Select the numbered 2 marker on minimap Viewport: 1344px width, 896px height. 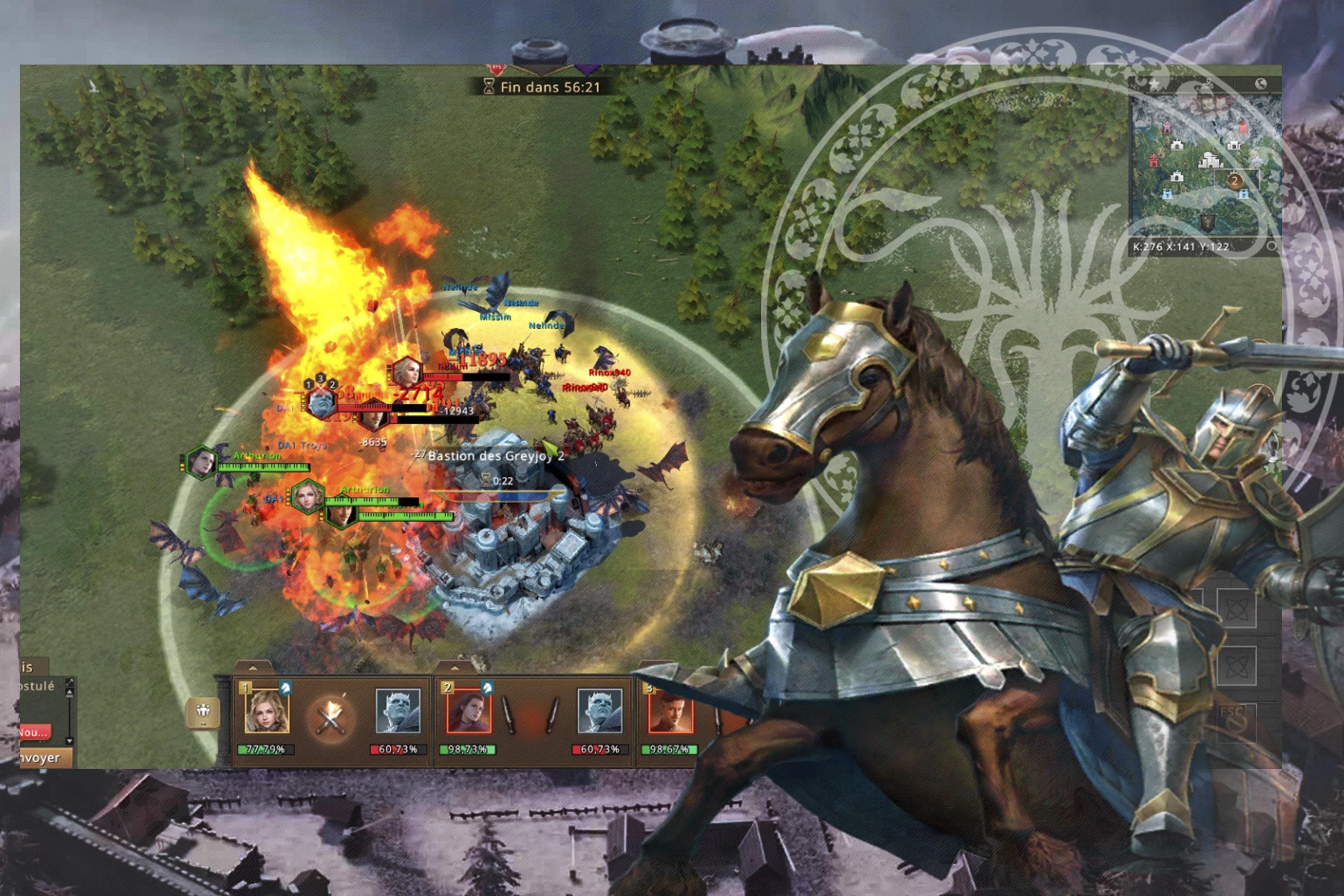pyautogui.click(x=1234, y=181)
